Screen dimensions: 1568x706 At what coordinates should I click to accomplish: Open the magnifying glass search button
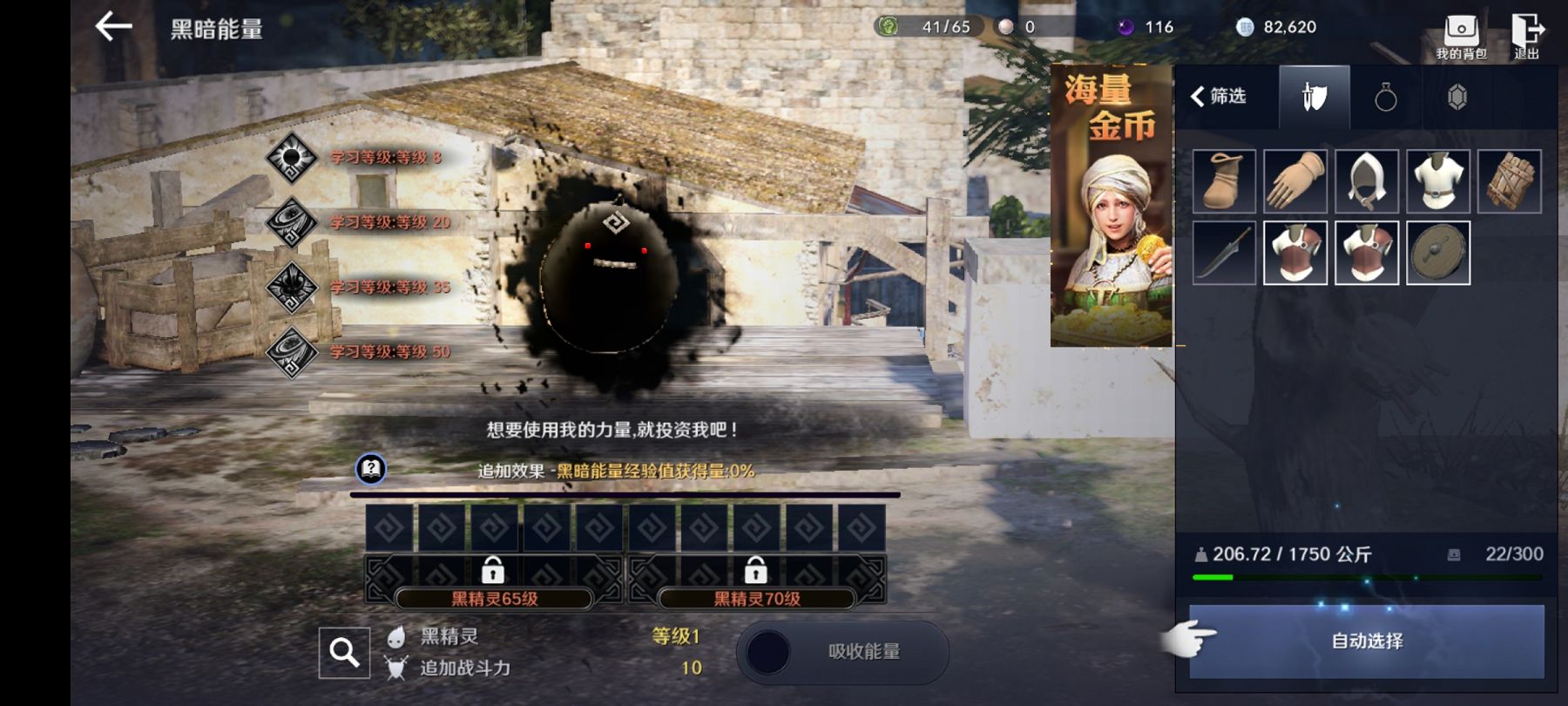tap(344, 652)
